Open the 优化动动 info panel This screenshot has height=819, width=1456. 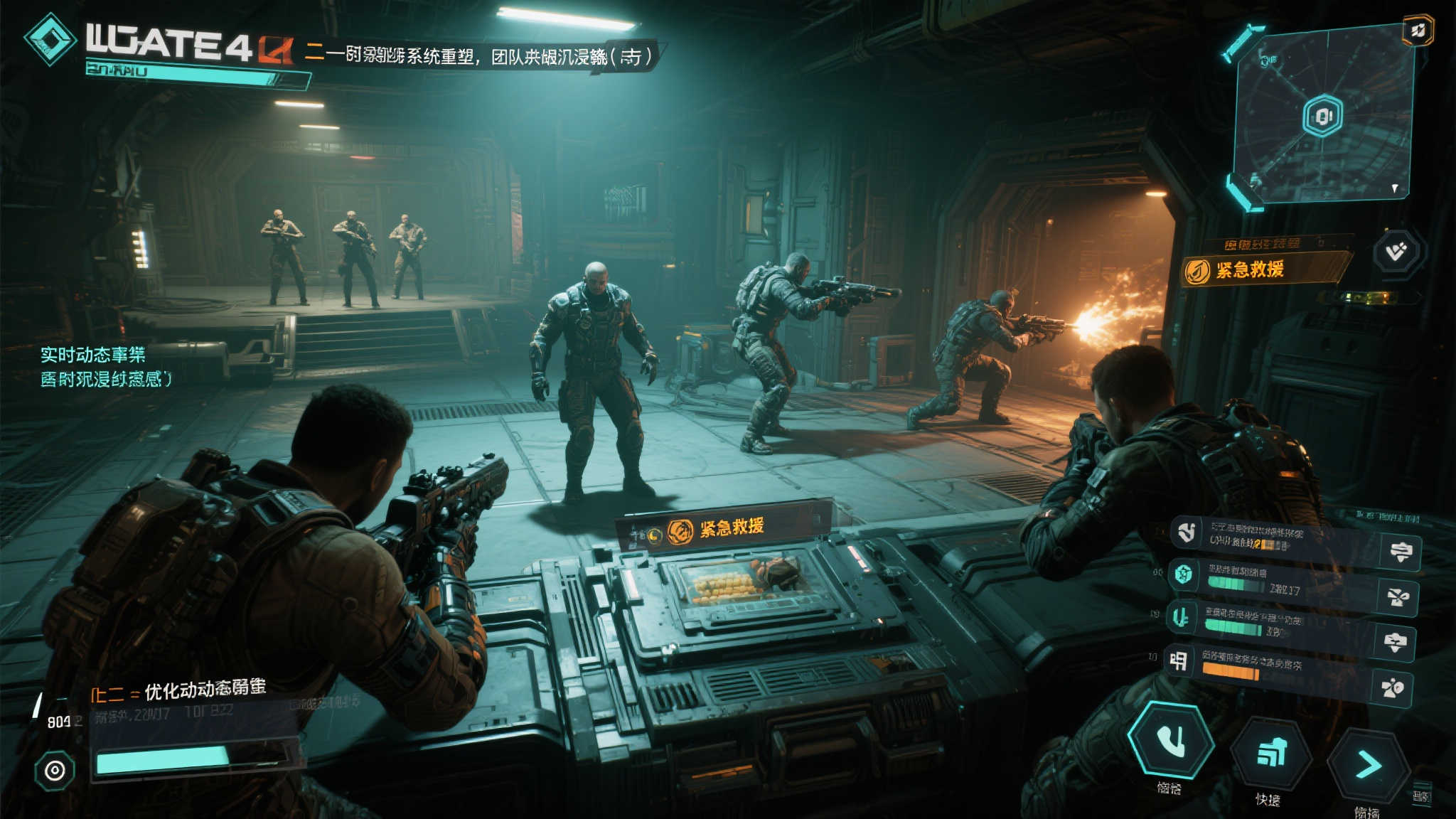pyautogui.click(x=192, y=700)
